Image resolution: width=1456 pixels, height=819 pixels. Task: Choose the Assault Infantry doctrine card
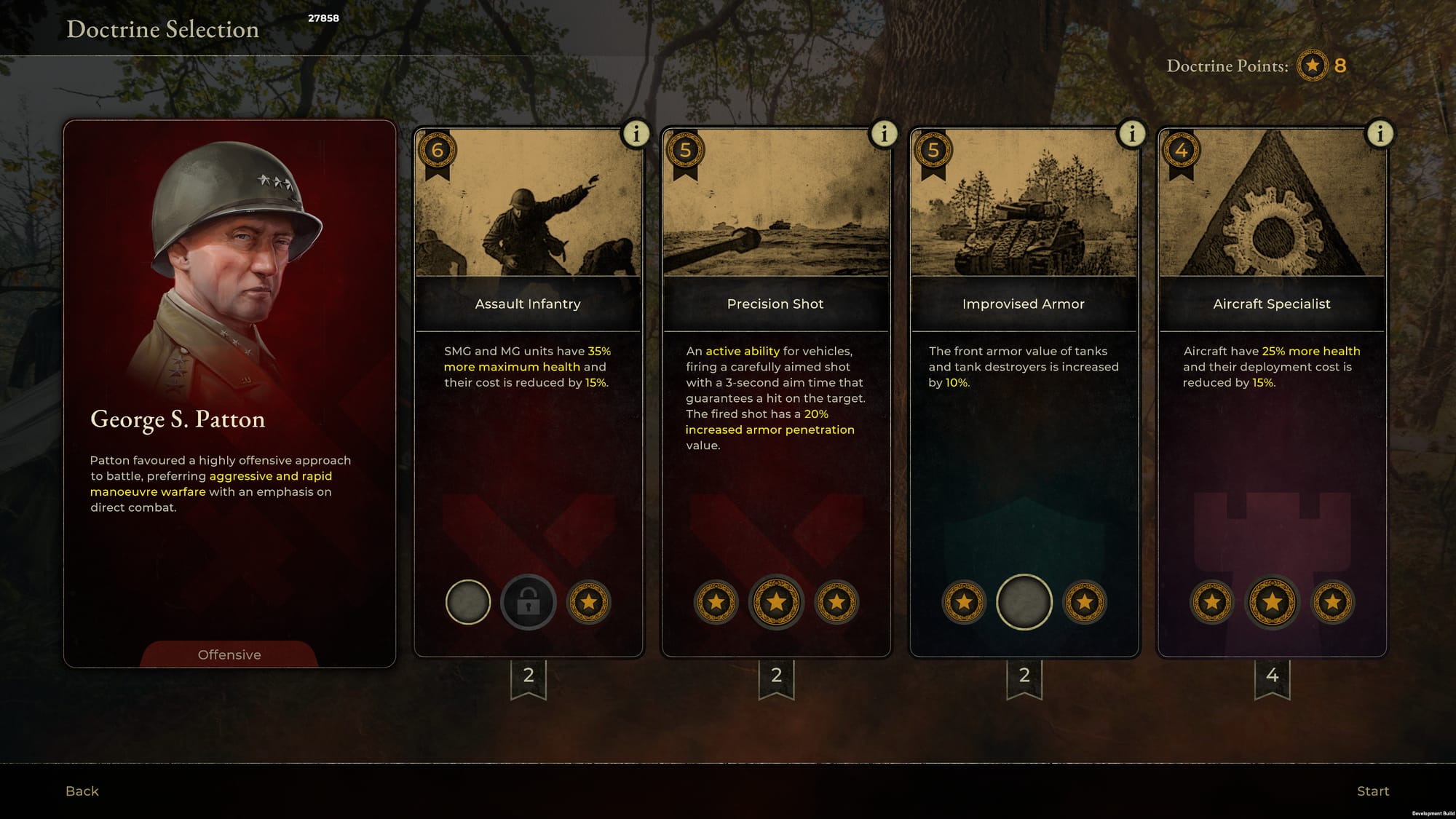click(x=528, y=304)
